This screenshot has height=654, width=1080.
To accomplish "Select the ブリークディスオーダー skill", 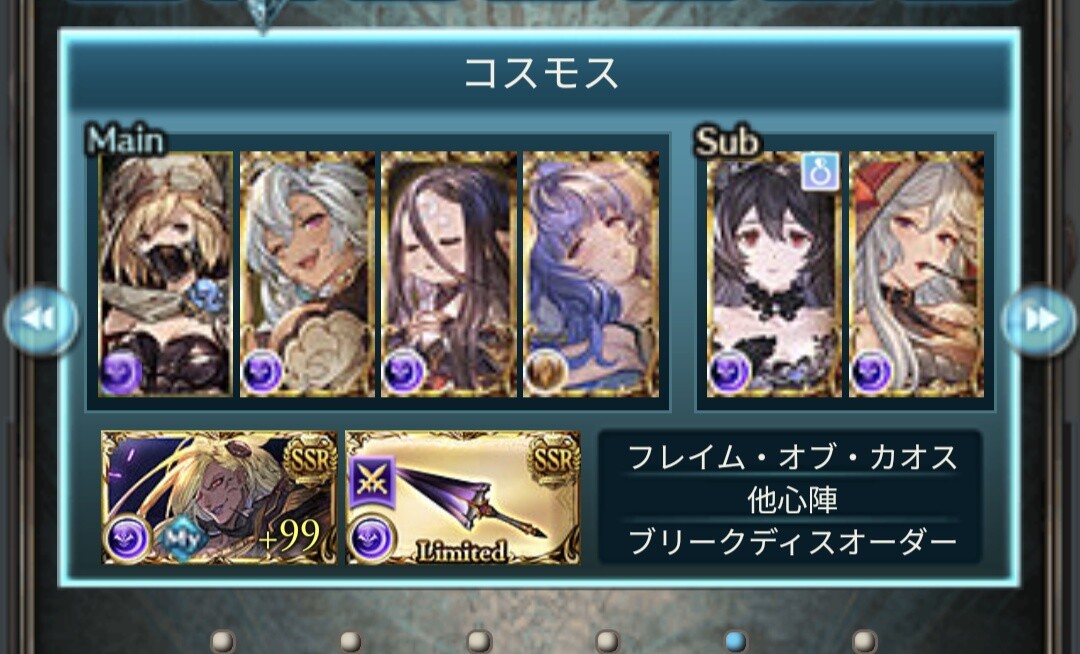I will (x=791, y=541).
